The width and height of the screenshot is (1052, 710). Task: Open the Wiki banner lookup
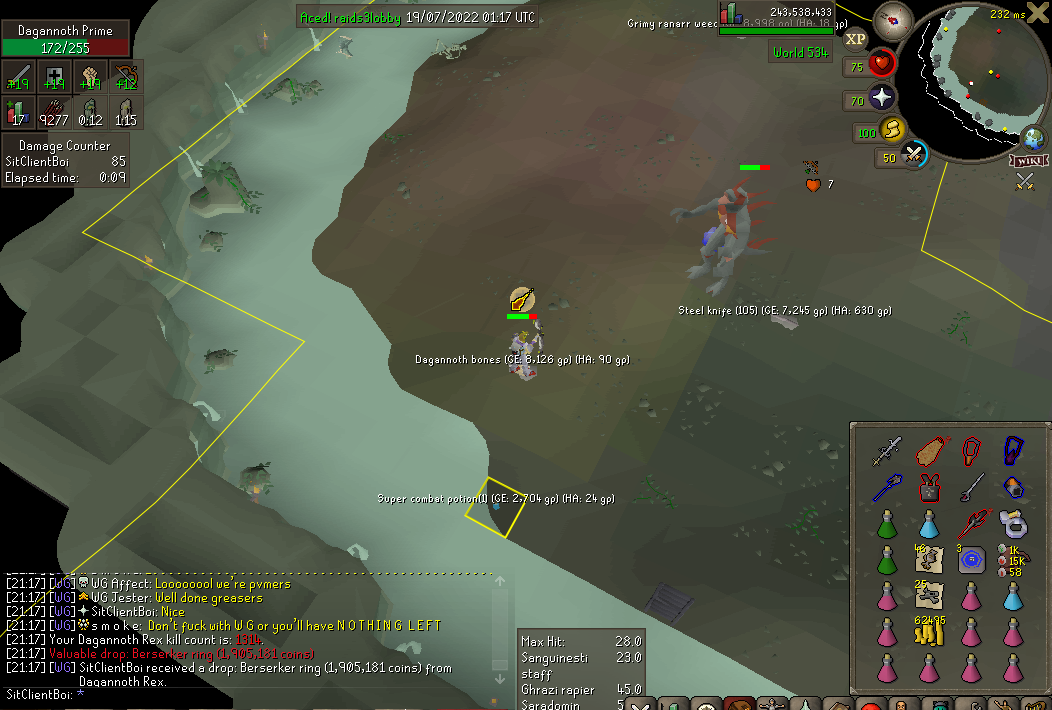1028,160
